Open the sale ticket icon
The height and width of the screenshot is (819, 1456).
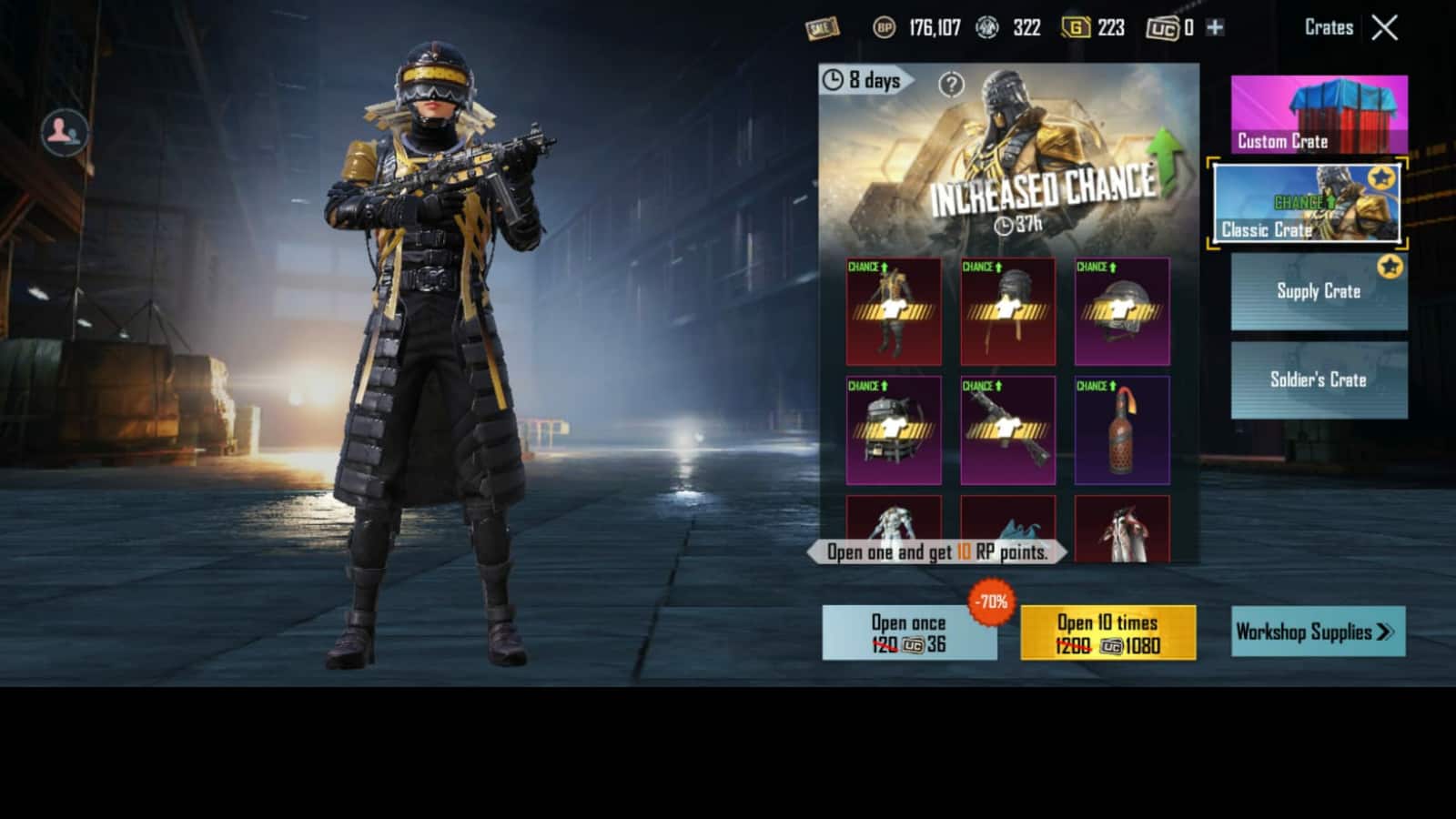pyautogui.click(x=821, y=28)
